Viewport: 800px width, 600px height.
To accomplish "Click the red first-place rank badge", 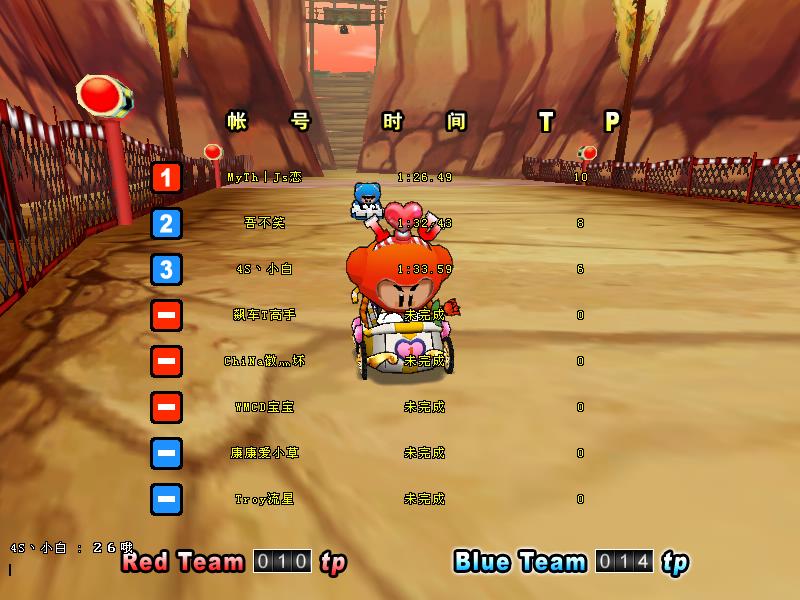I will (167, 178).
